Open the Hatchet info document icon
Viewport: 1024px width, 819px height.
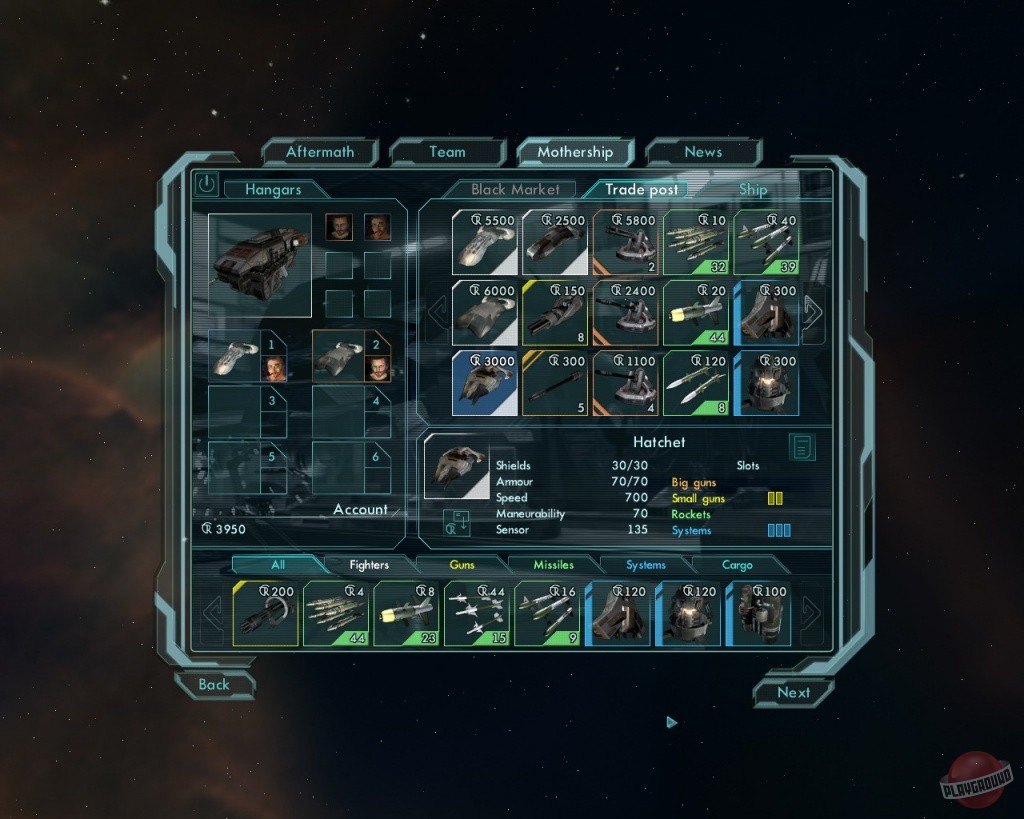tap(801, 447)
